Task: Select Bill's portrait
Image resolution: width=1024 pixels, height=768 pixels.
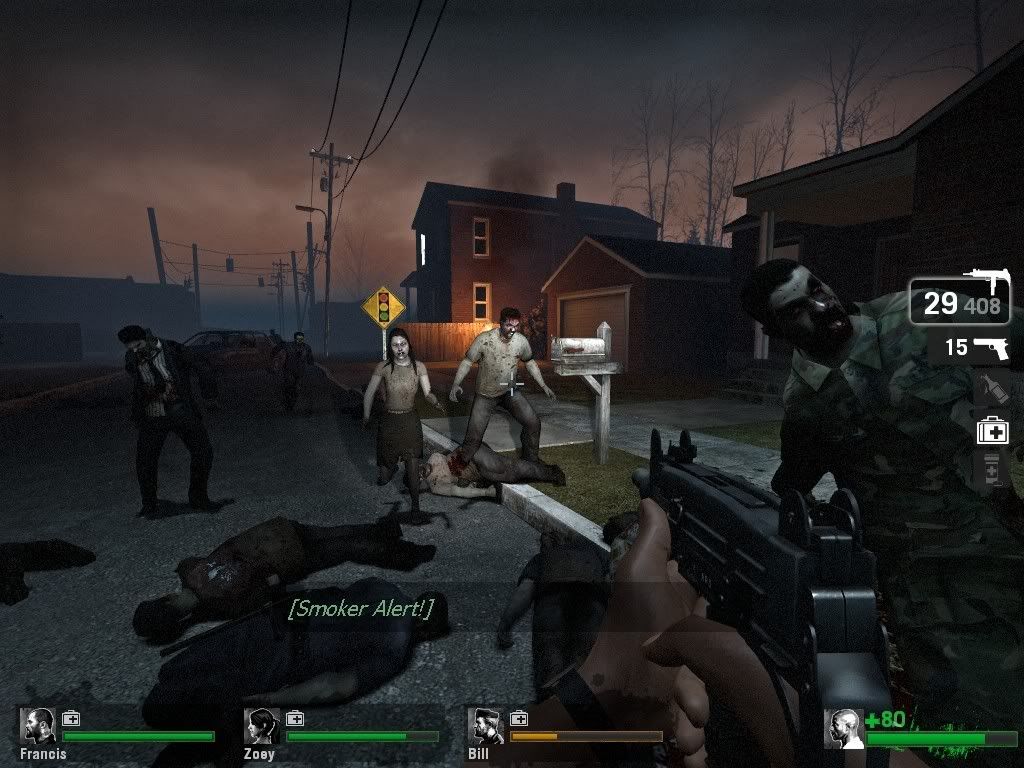Action: tap(487, 726)
